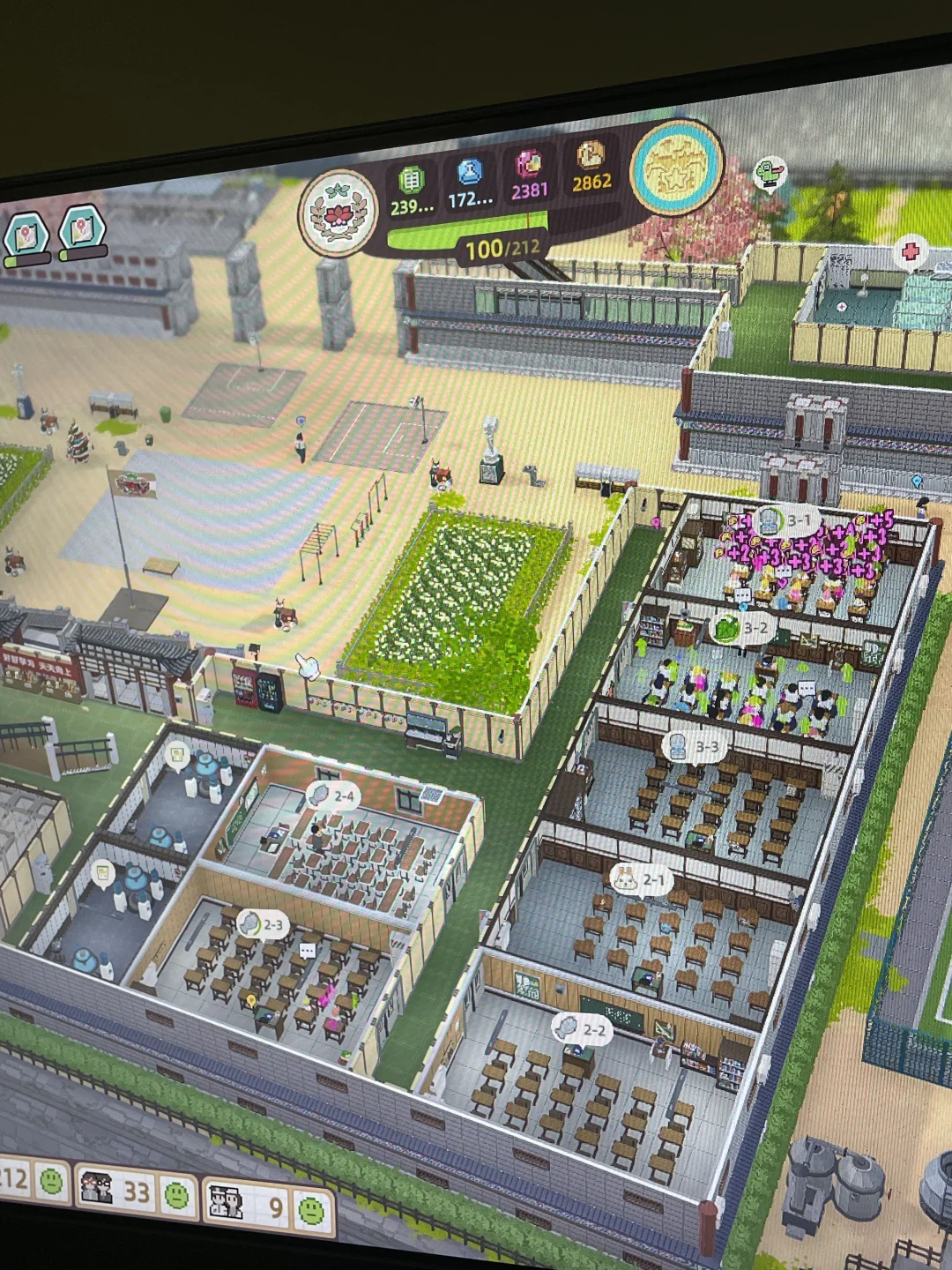
Task: Open the classroom 2-1 bunny label
Action: tap(641, 879)
